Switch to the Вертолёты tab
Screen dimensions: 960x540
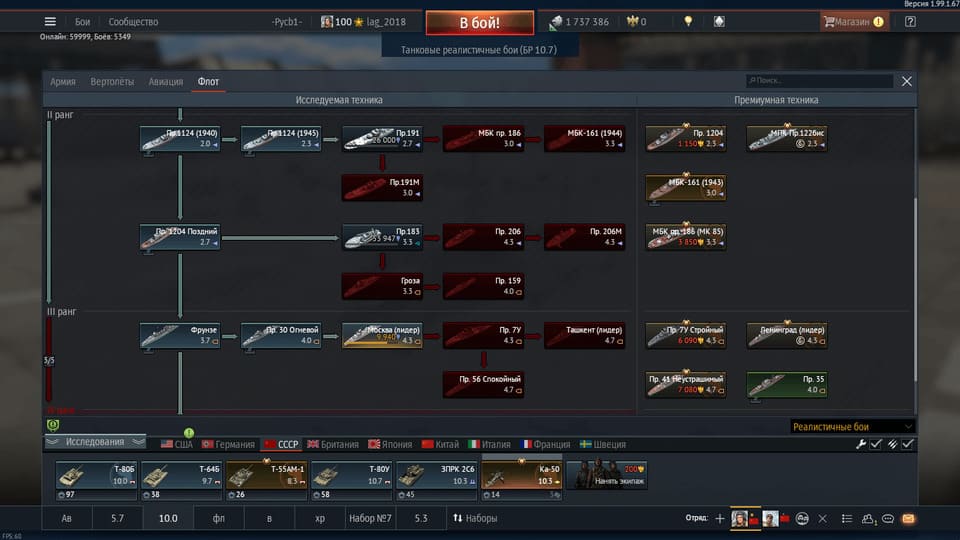coord(112,82)
